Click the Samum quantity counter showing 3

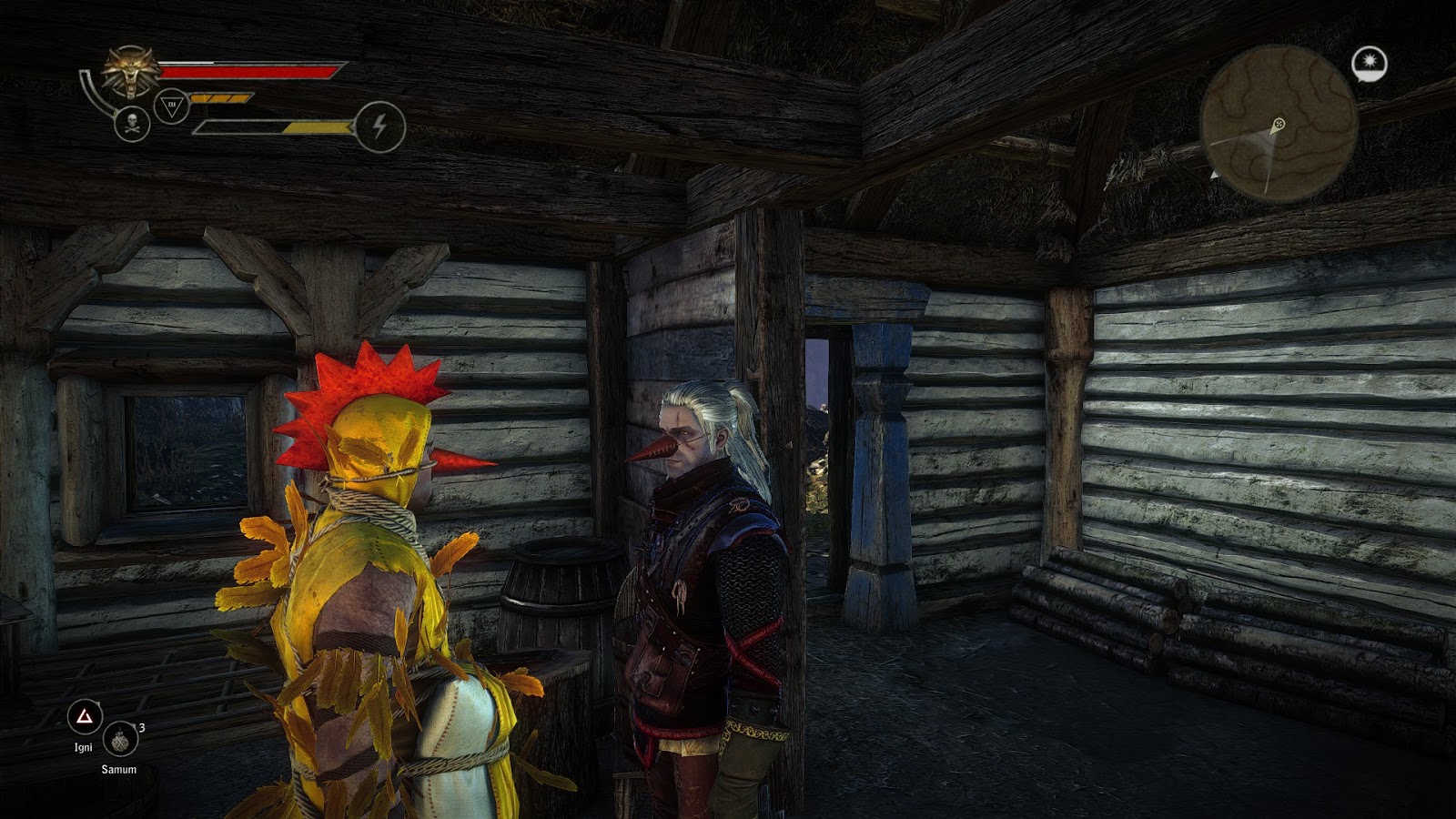pyautogui.click(x=142, y=727)
